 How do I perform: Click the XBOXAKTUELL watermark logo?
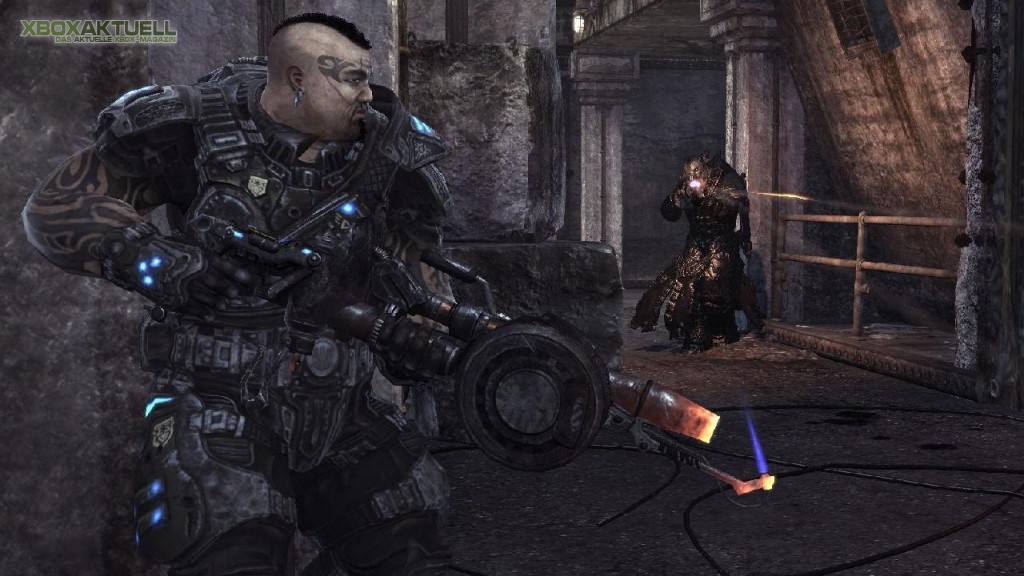[97, 31]
